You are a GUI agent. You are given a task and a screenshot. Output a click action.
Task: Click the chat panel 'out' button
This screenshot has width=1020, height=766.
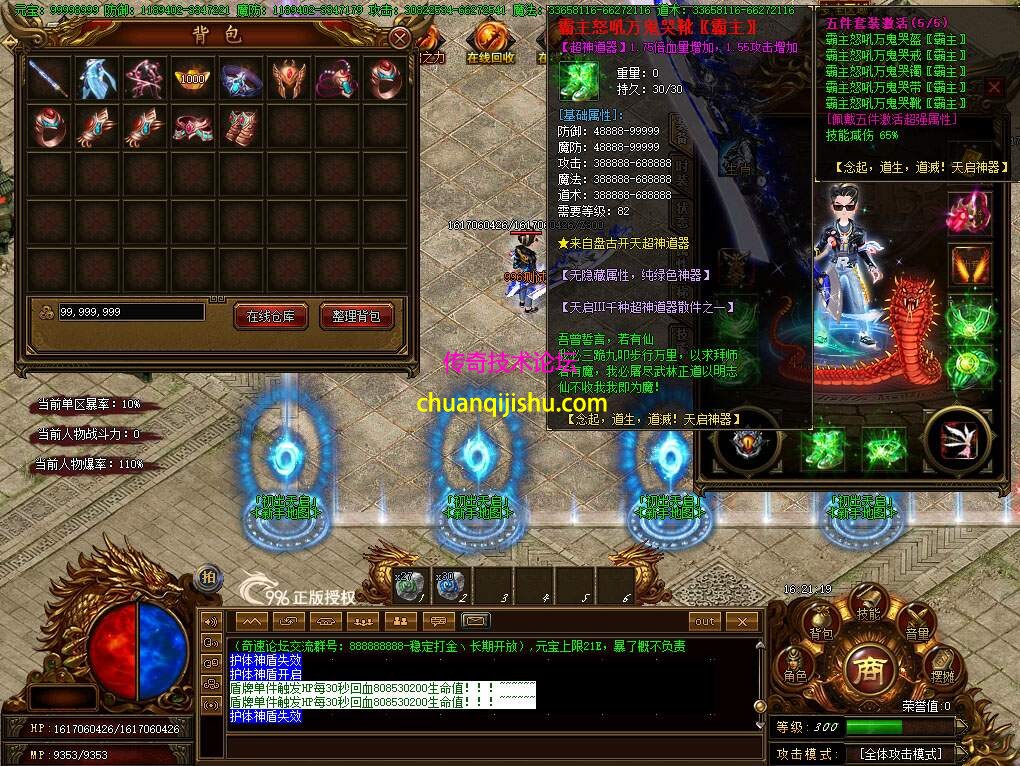pos(705,622)
